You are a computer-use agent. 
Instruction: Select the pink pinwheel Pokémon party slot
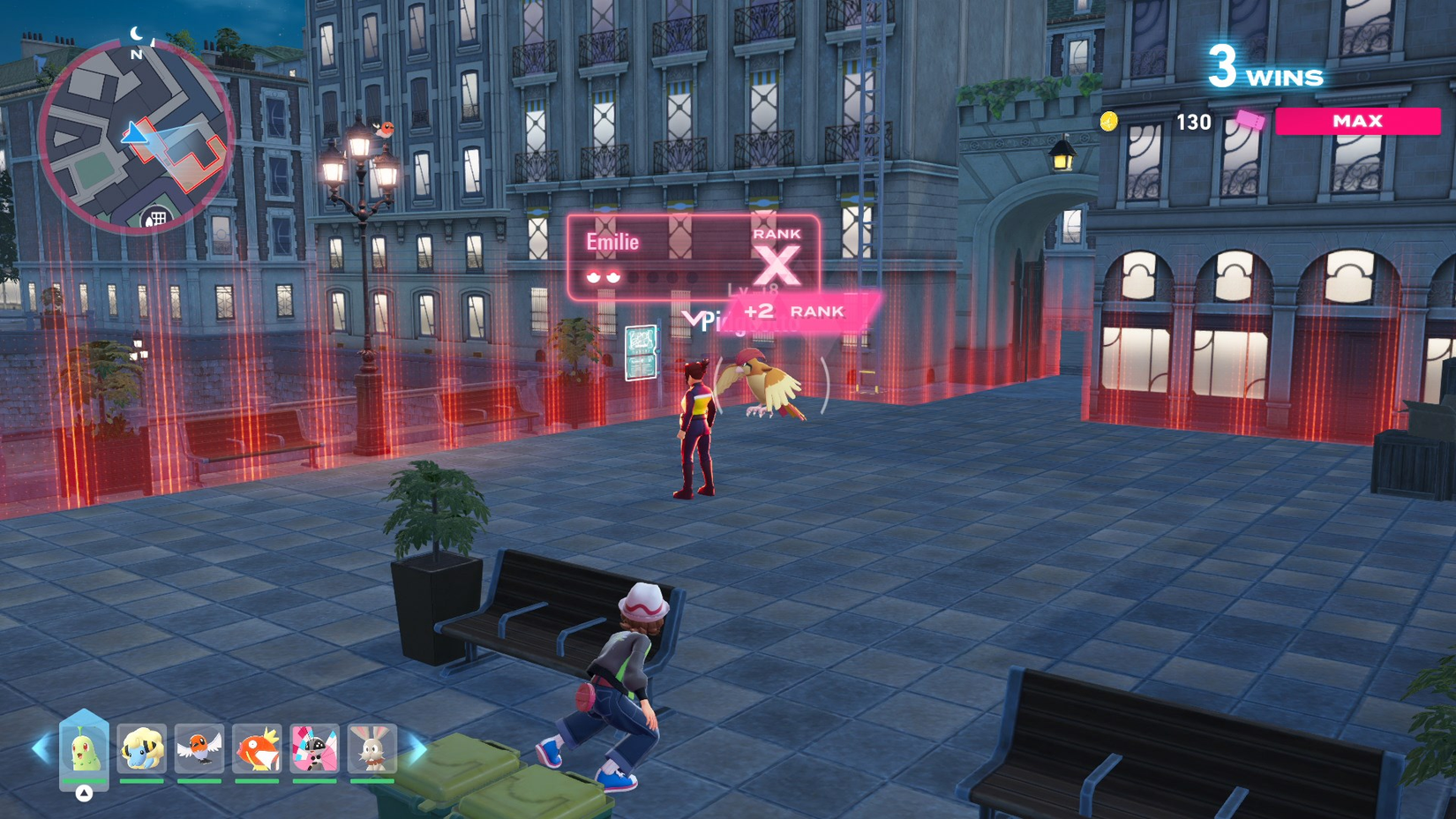(314, 748)
